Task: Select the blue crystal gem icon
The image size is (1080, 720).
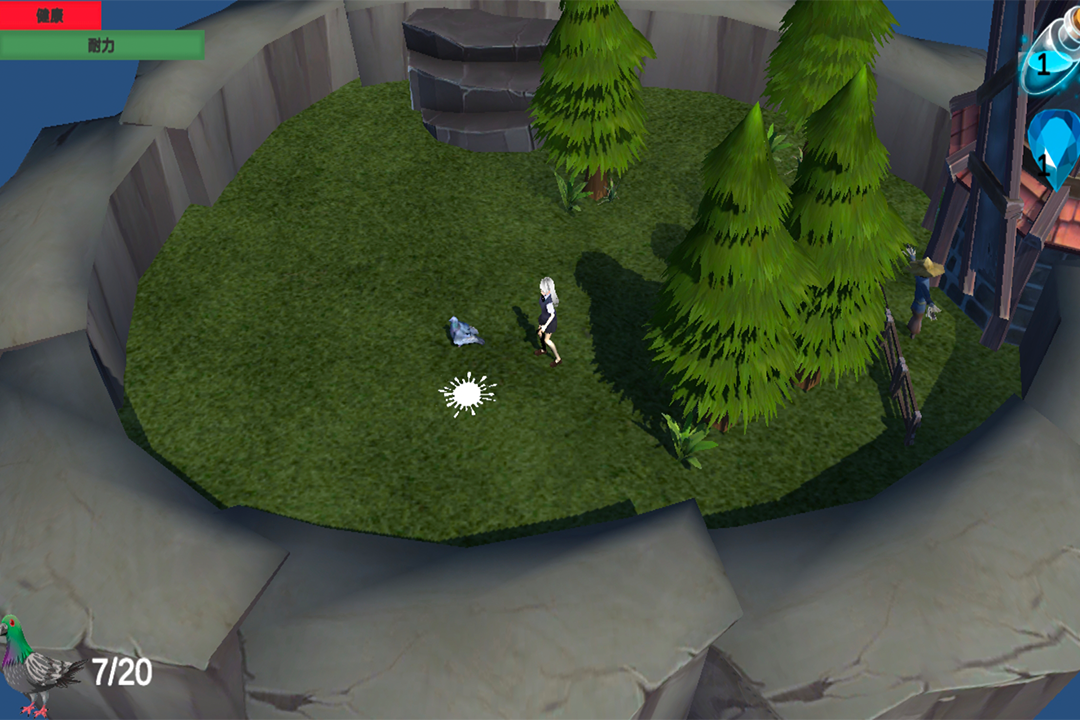Action: point(1053,150)
